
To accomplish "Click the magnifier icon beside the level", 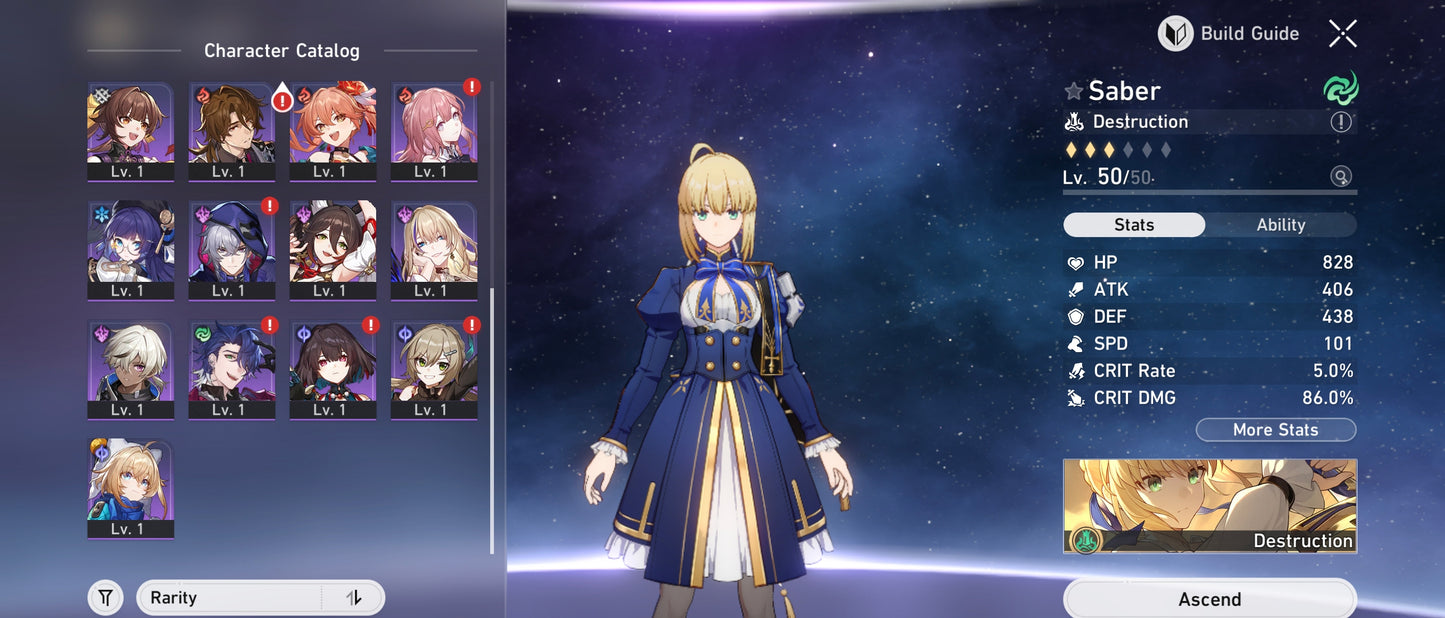I will (1341, 177).
